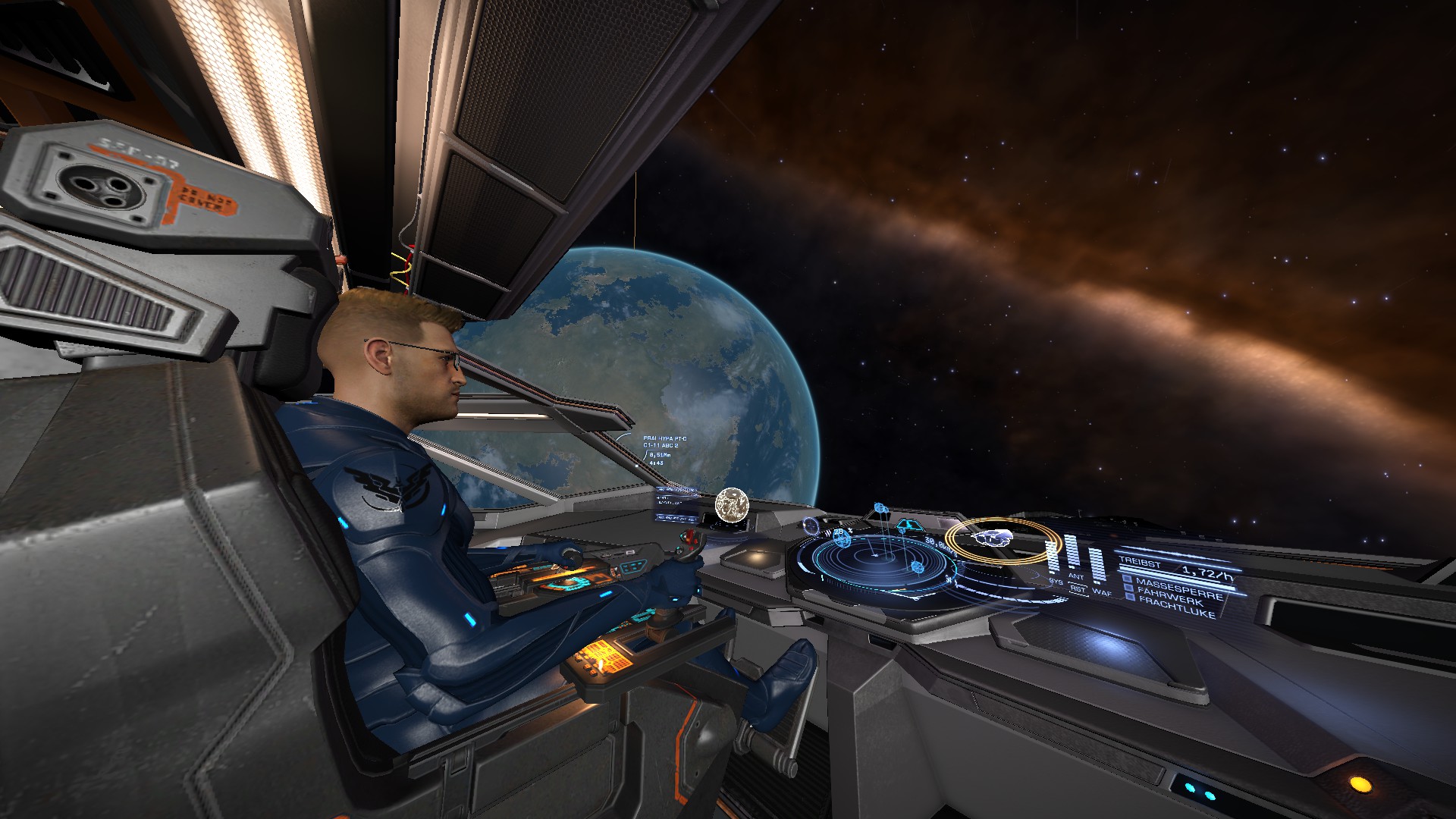Click the RST power reset label

tap(1077, 588)
